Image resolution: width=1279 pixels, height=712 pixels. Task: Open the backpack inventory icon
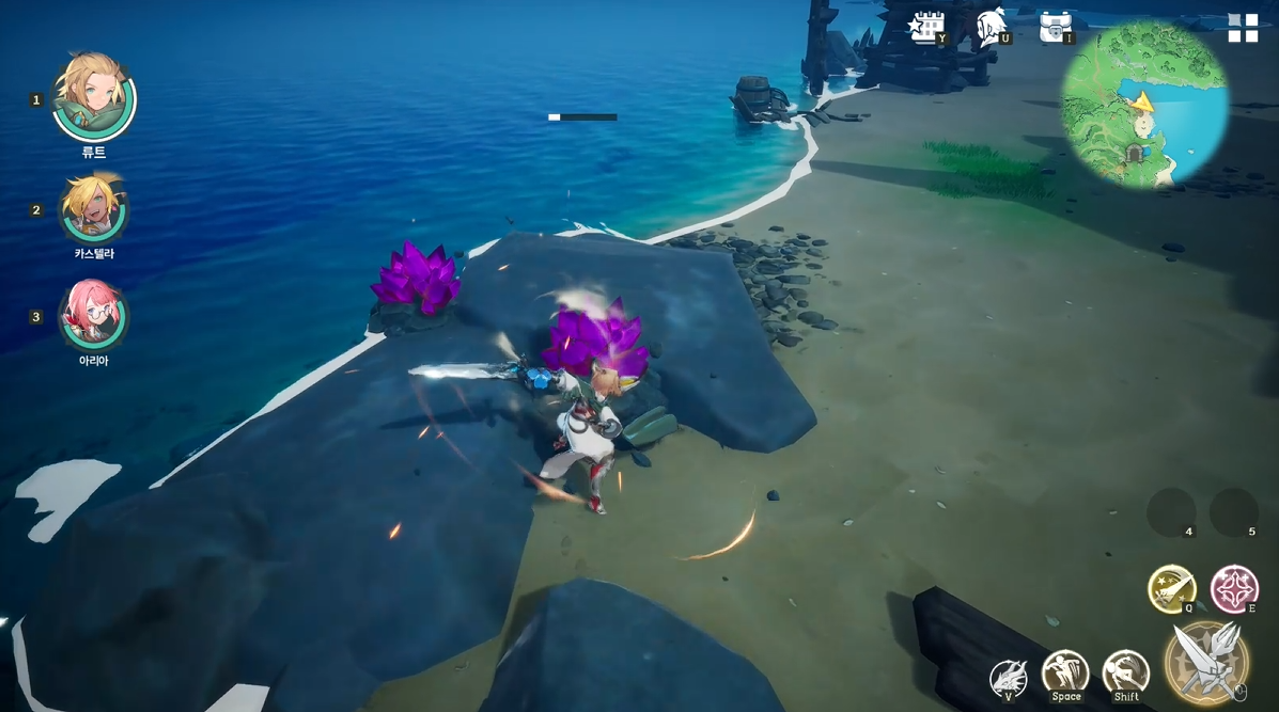(1054, 27)
